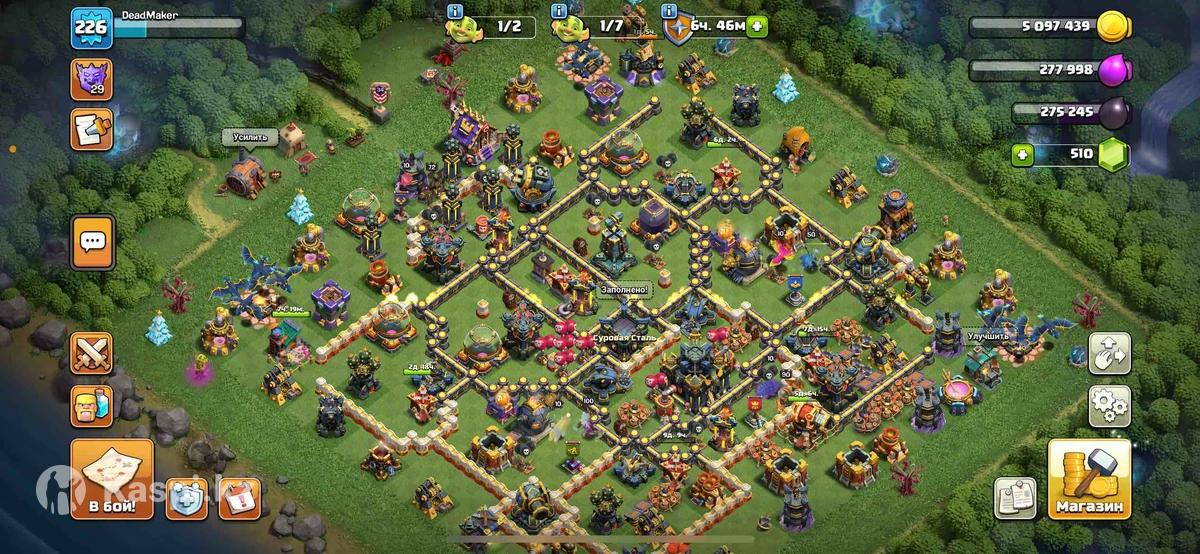Image resolution: width=1200 pixels, height=554 pixels.
Task: Open the scroll-and-stamp tasks icon
Action: point(91,130)
